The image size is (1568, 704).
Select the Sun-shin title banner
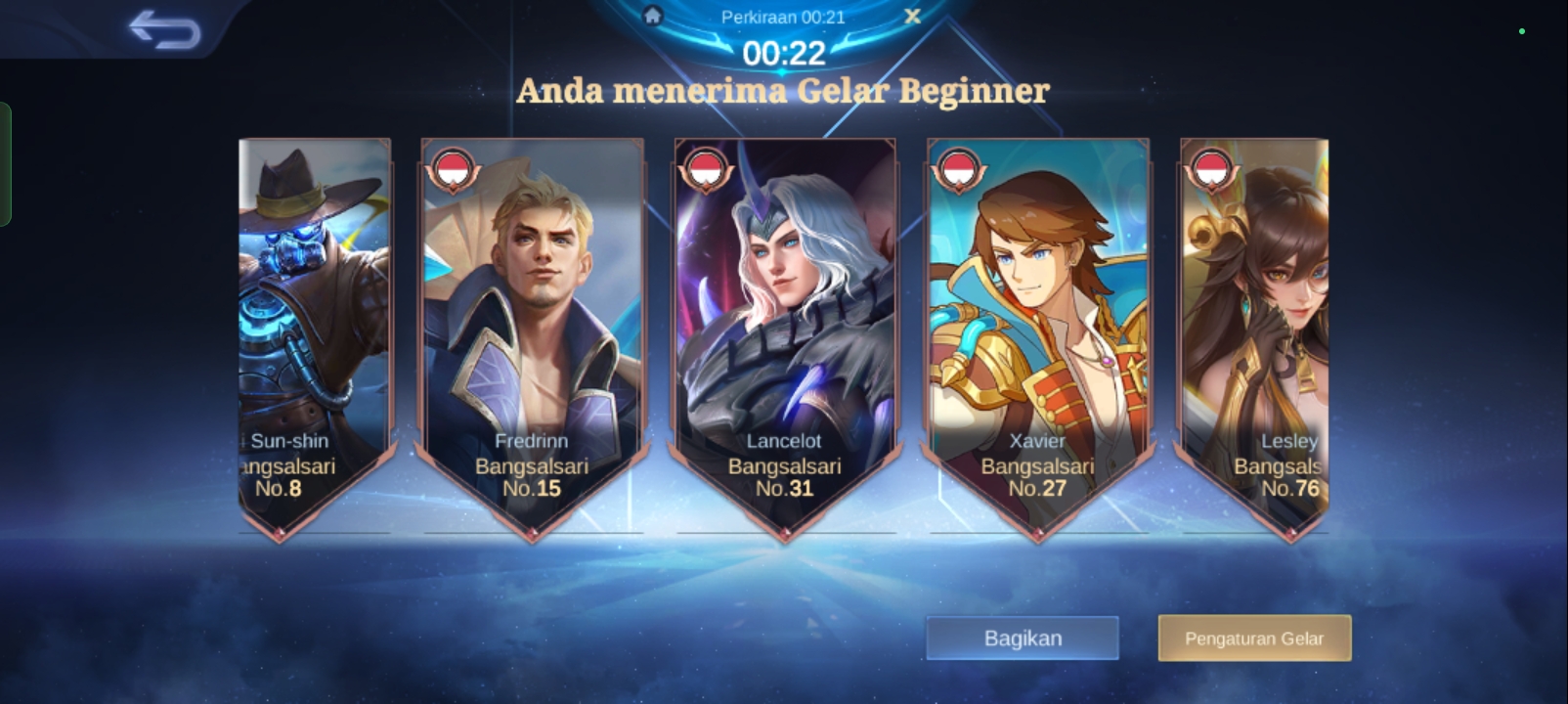point(314,332)
